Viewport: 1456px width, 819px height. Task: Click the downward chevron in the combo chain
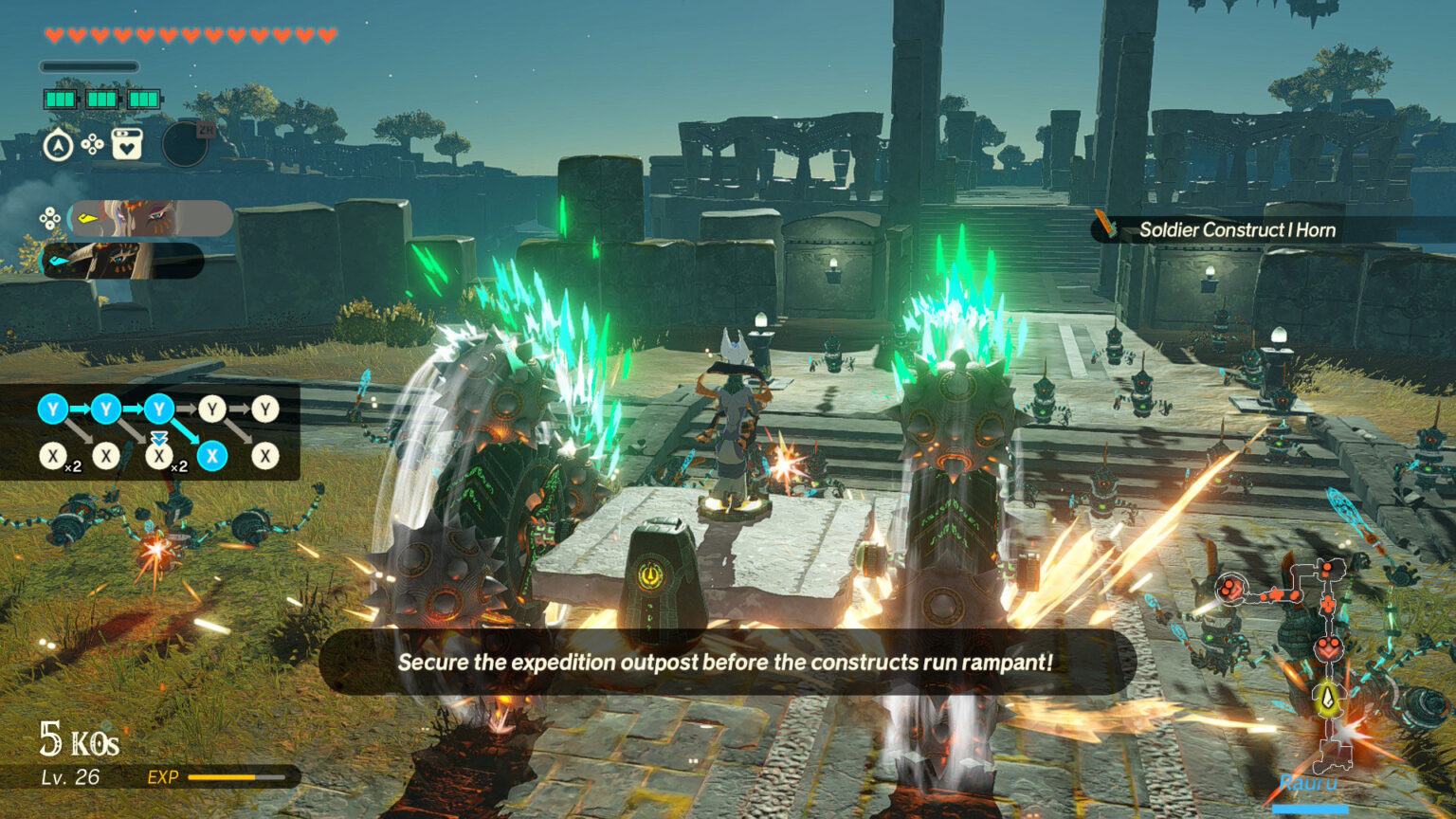158,435
